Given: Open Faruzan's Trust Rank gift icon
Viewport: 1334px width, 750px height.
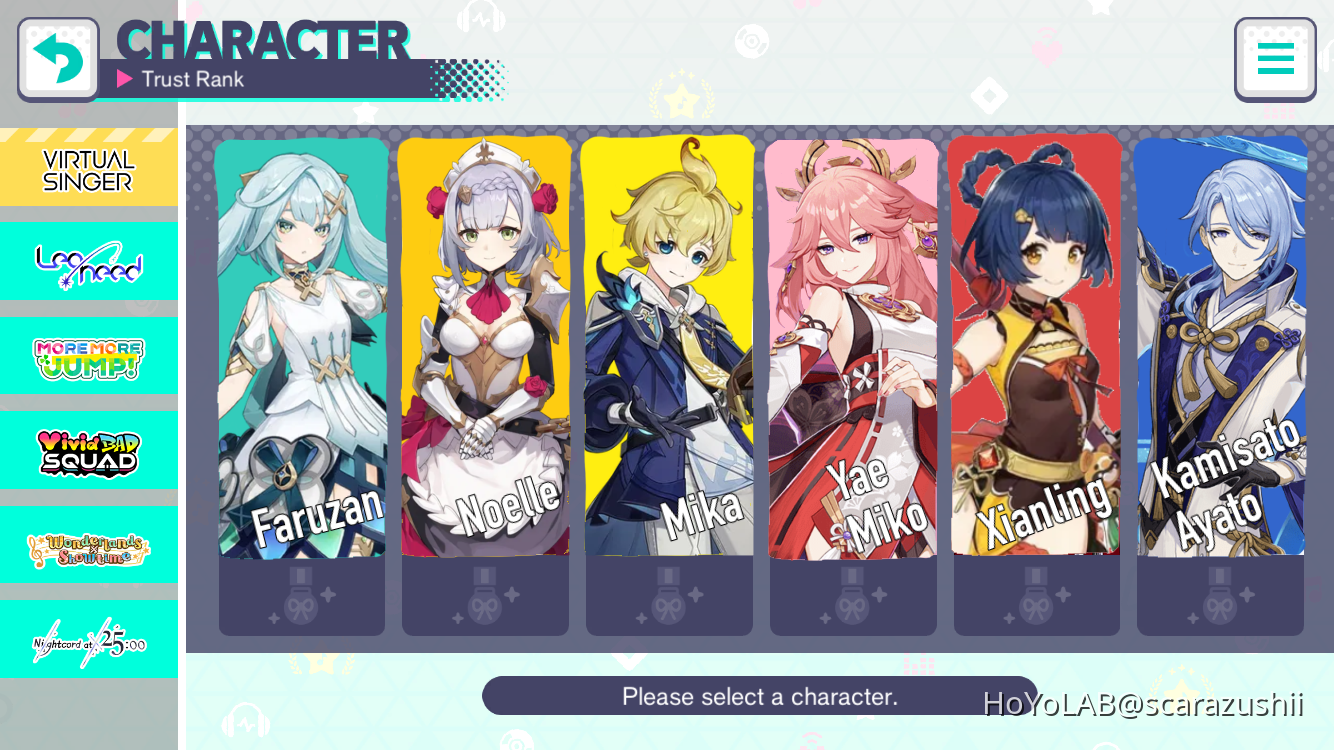Looking at the screenshot, I should click(x=302, y=596).
